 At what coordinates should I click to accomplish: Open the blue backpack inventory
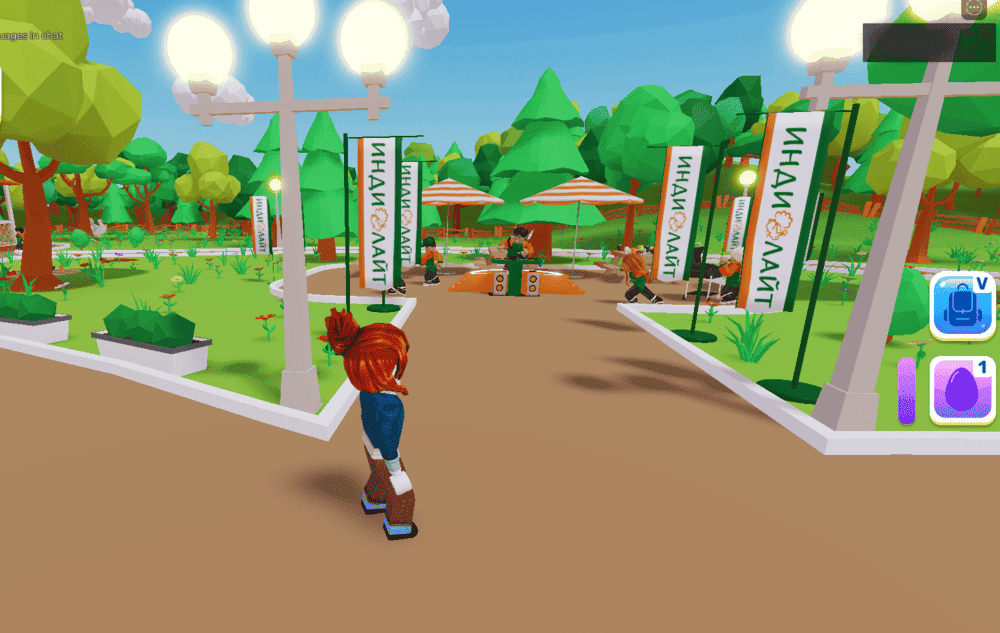962,305
